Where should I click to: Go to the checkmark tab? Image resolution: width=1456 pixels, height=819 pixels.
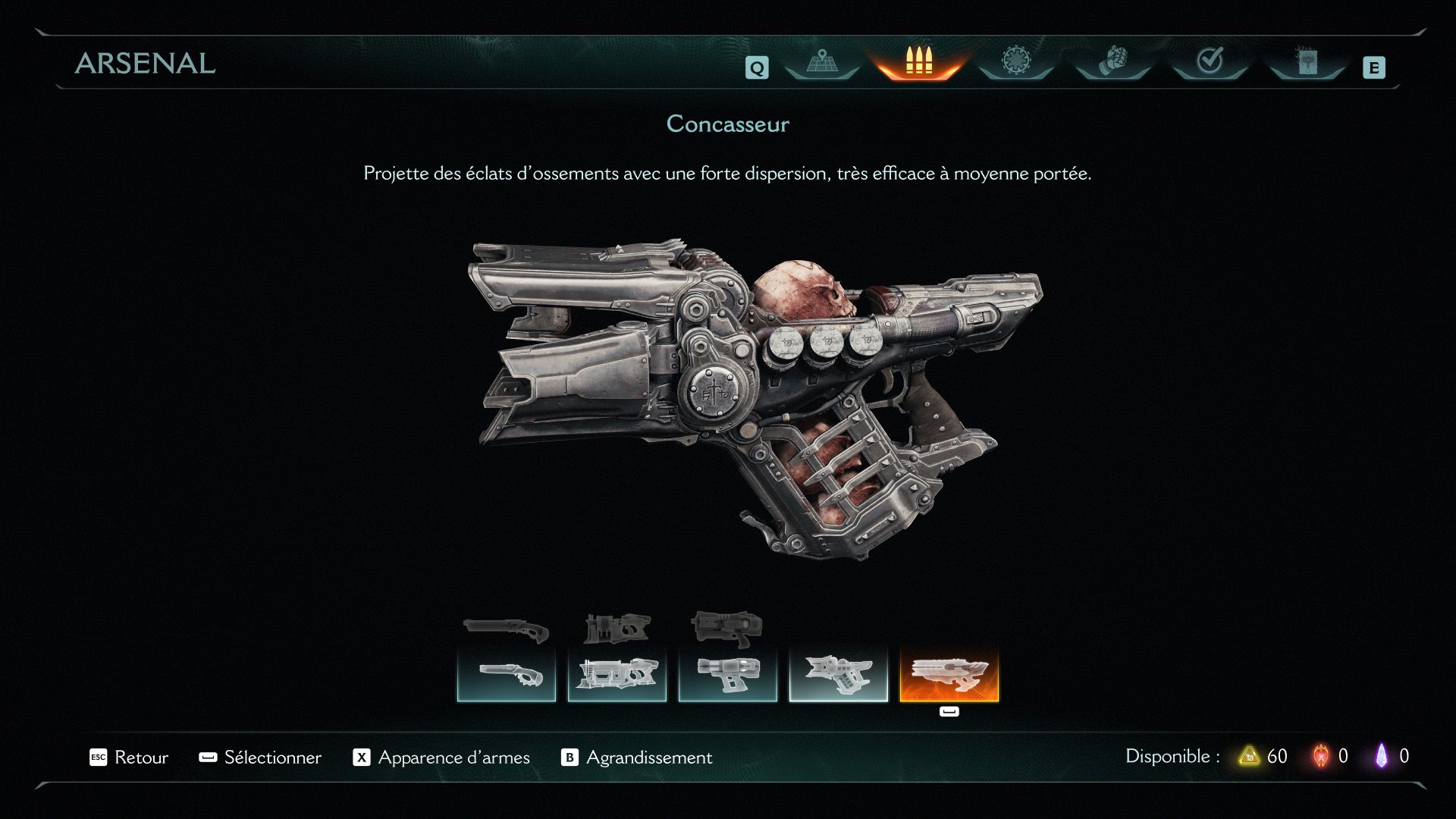click(x=1210, y=61)
